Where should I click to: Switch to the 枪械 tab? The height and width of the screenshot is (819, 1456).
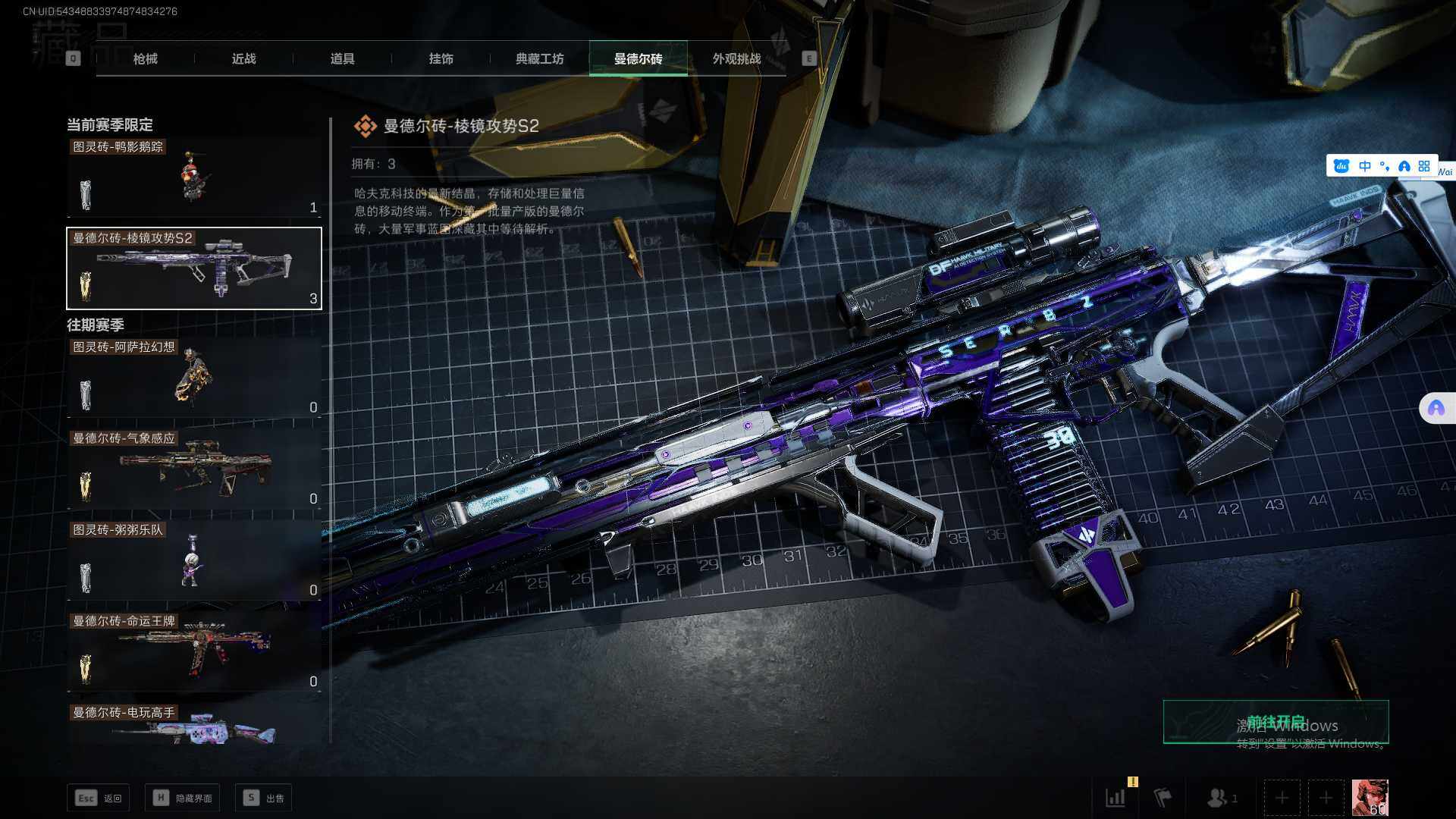[x=145, y=58]
